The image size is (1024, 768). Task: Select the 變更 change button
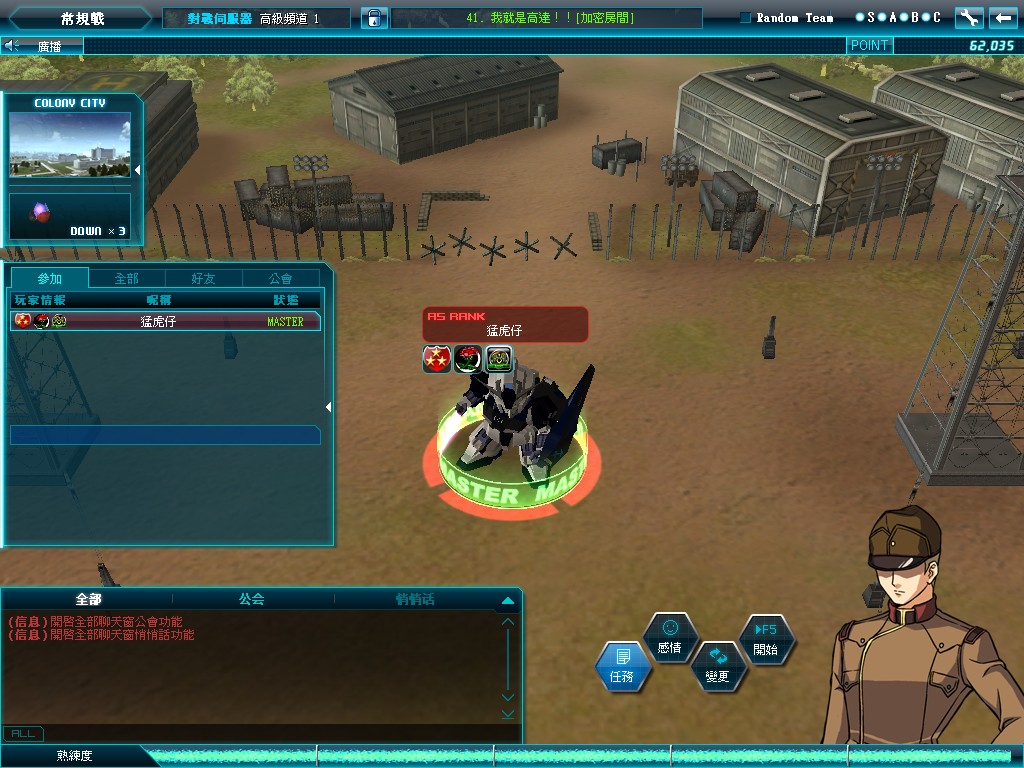pos(717,666)
